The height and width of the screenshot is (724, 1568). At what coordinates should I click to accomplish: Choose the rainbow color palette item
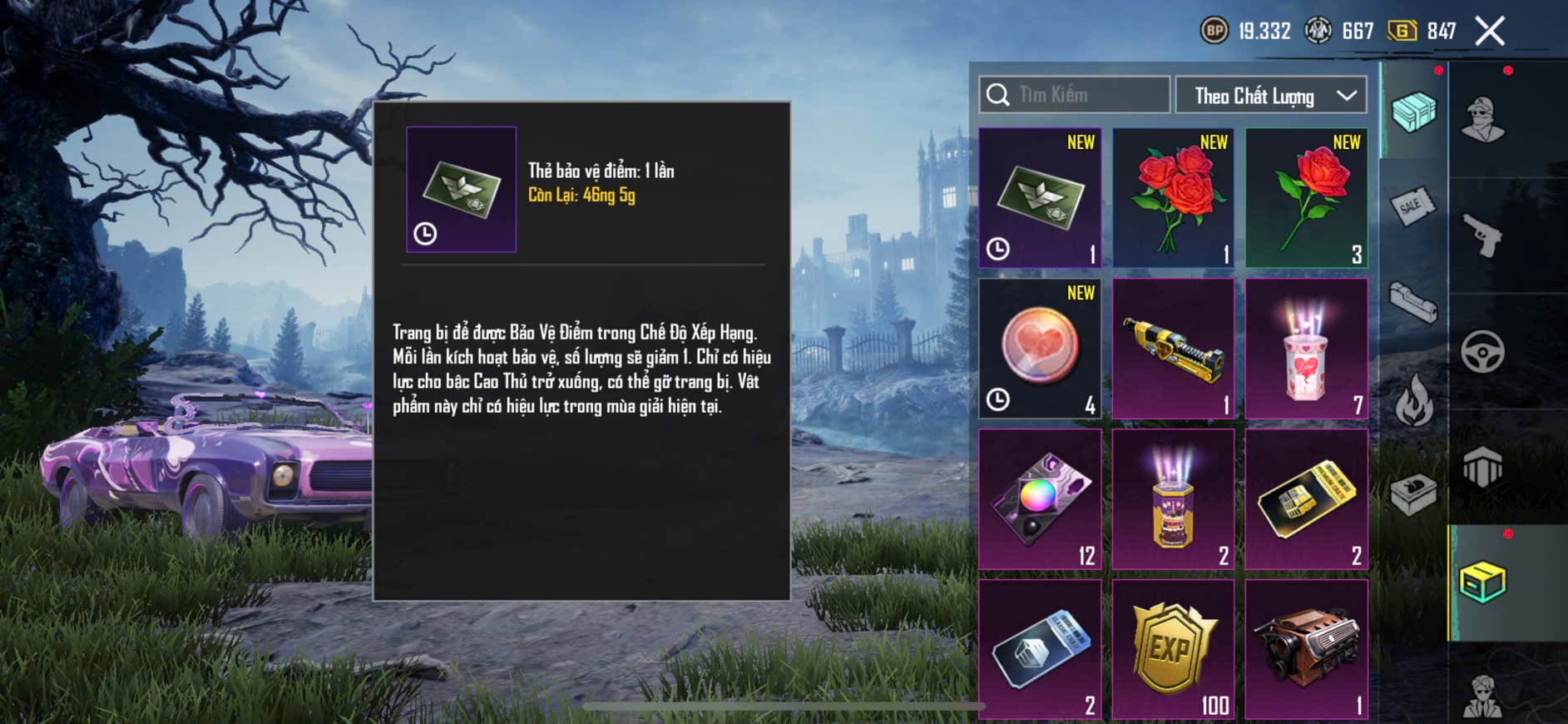tap(1040, 499)
